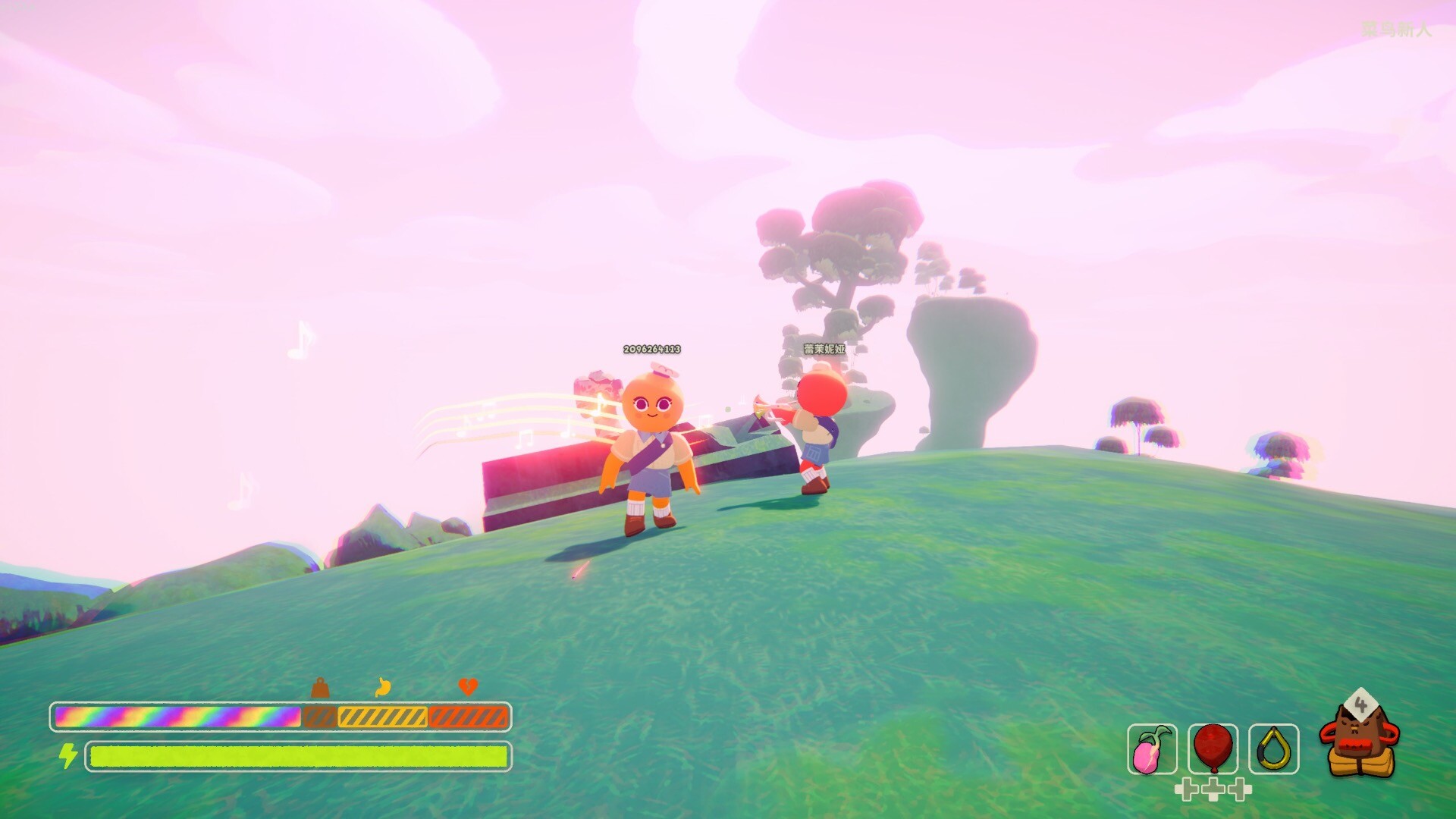Select the red balloon item slot
The image size is (1456, 819).
[1213, 749]
